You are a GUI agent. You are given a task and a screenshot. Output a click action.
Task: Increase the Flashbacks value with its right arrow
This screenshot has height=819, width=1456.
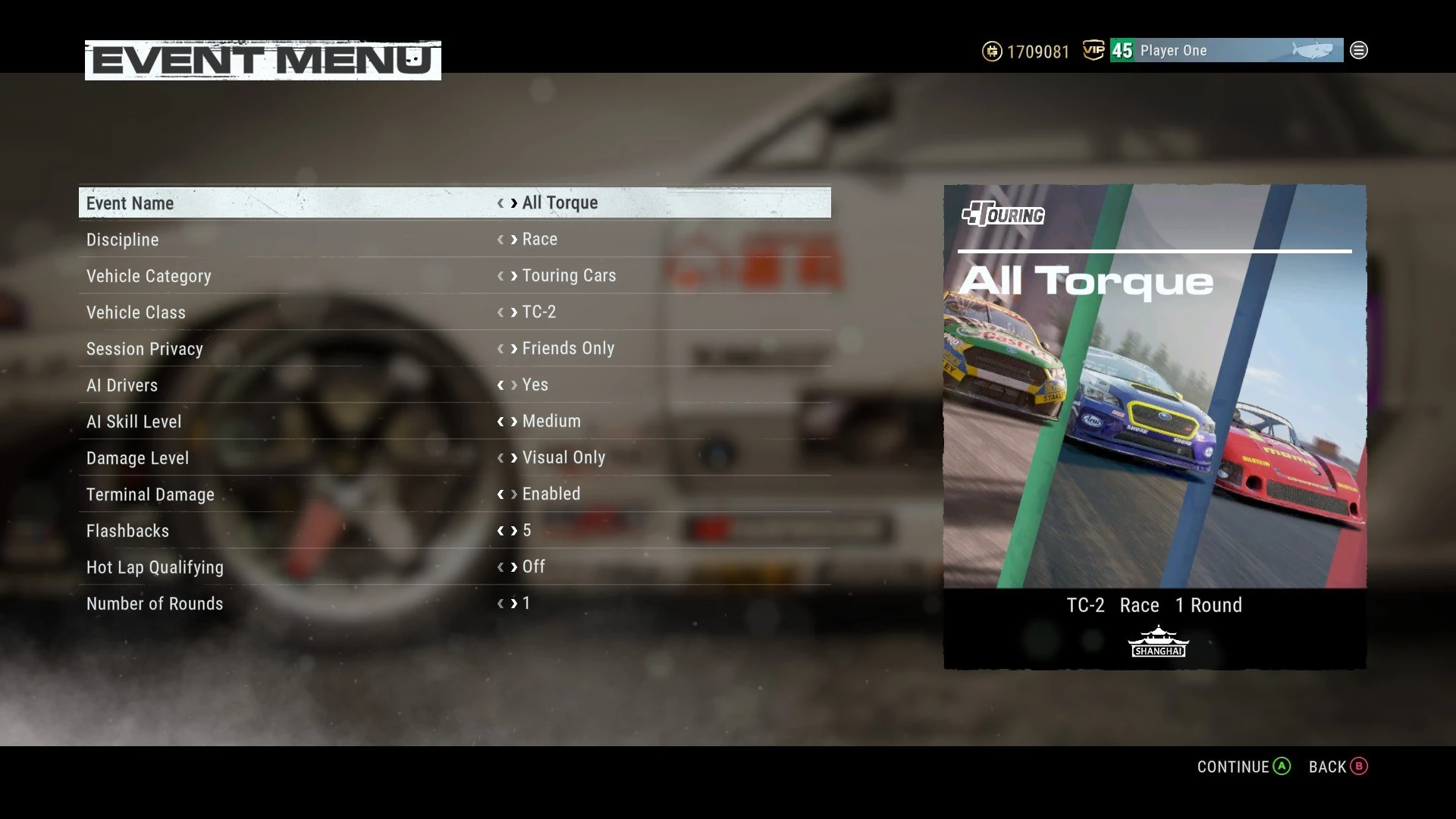click(x=513, y=530)
